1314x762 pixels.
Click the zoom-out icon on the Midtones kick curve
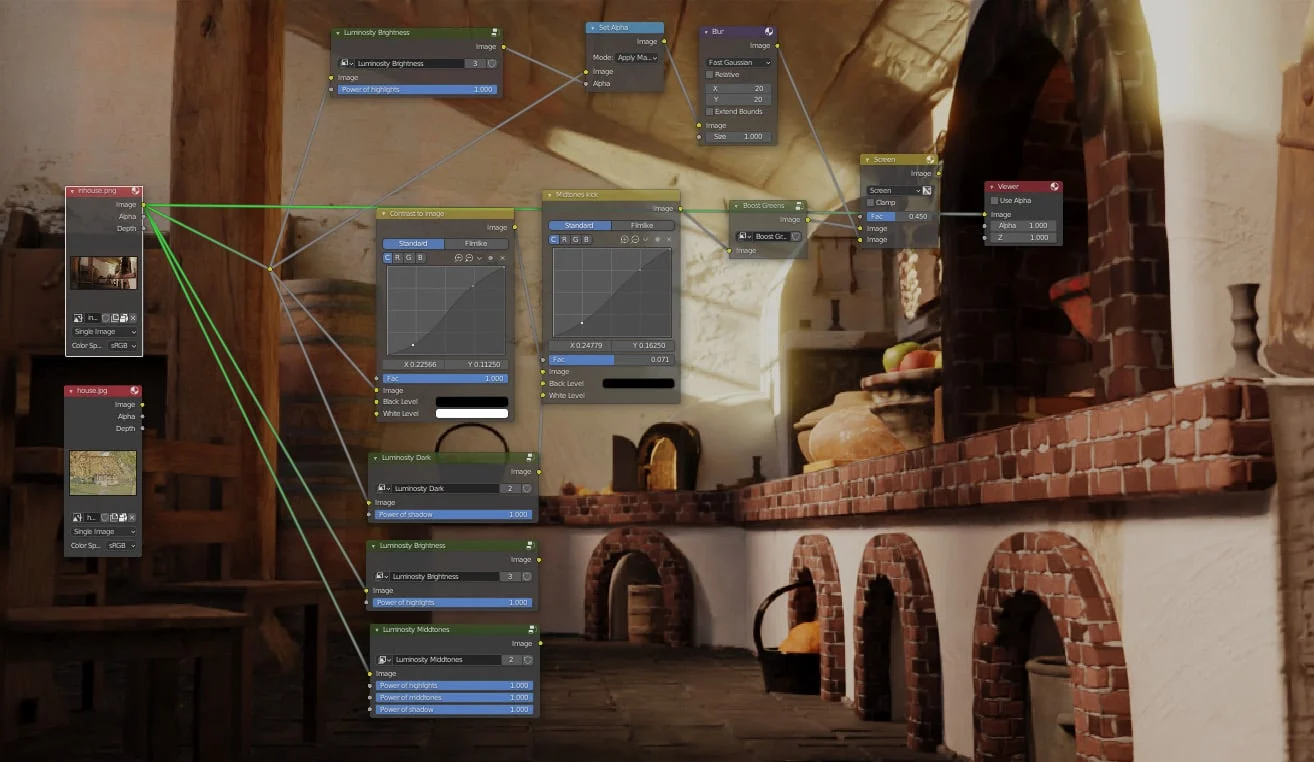634,239
